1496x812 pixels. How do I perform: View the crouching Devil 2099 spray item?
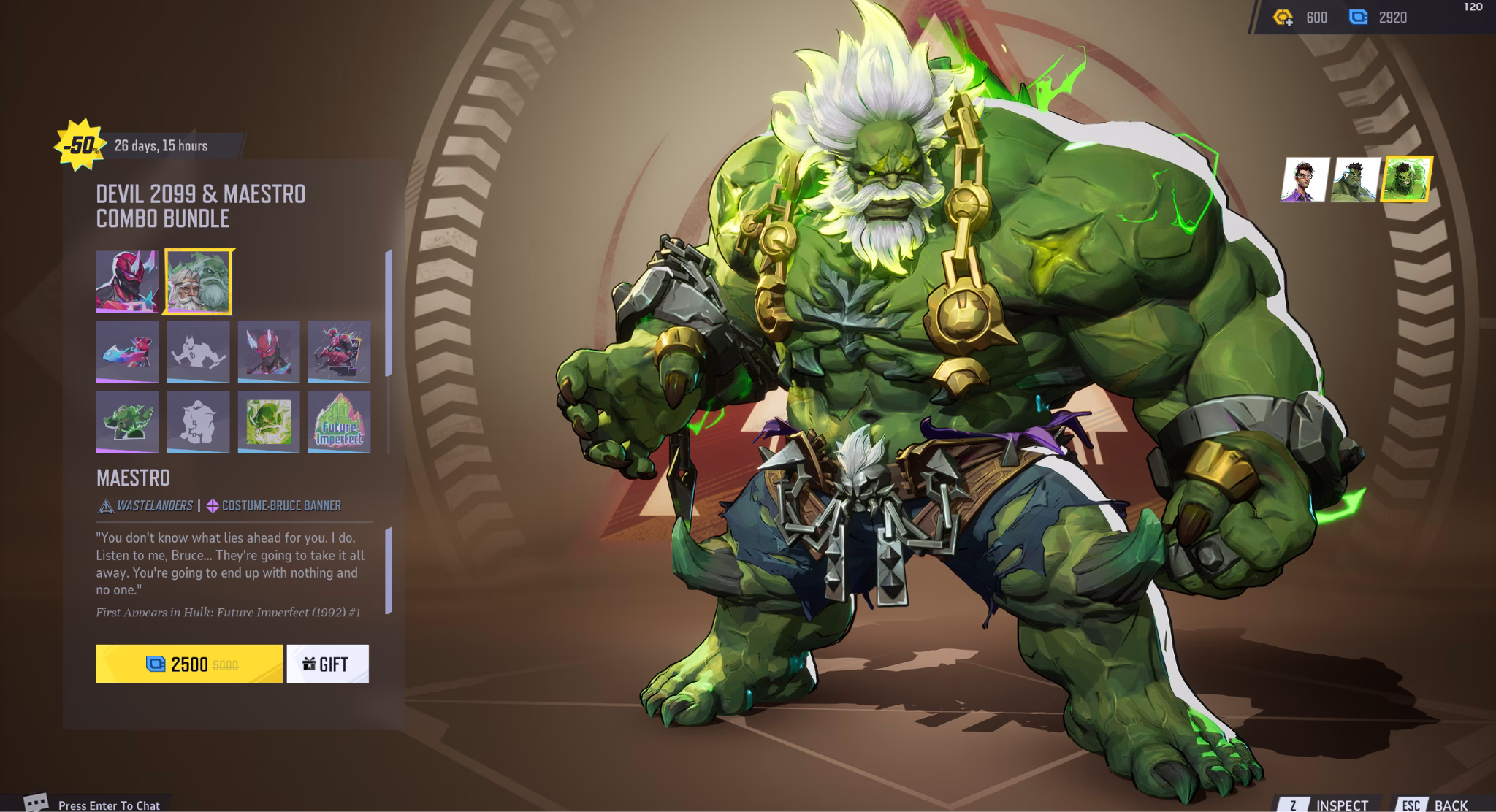339,351
